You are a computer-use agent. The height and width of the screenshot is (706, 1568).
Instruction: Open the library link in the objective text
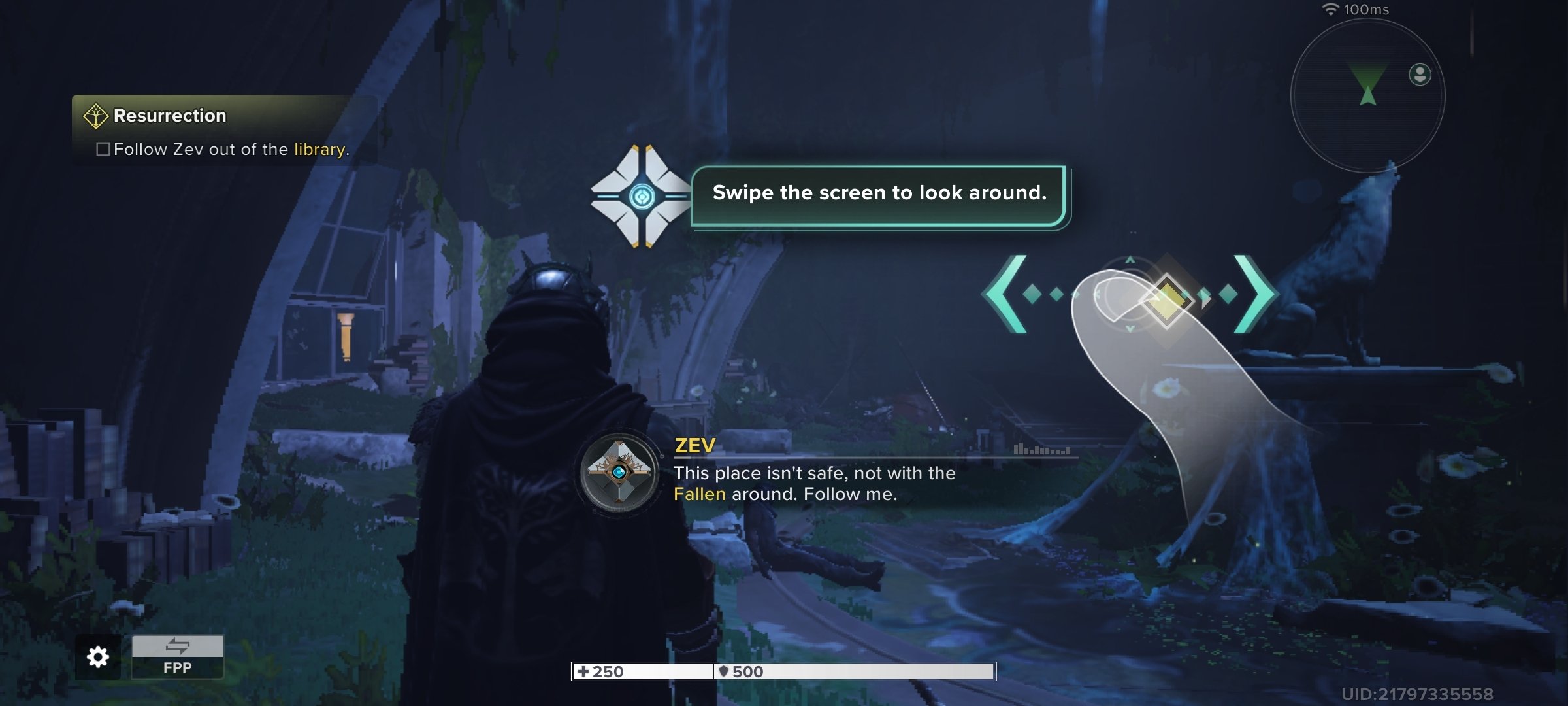(318, 150)
